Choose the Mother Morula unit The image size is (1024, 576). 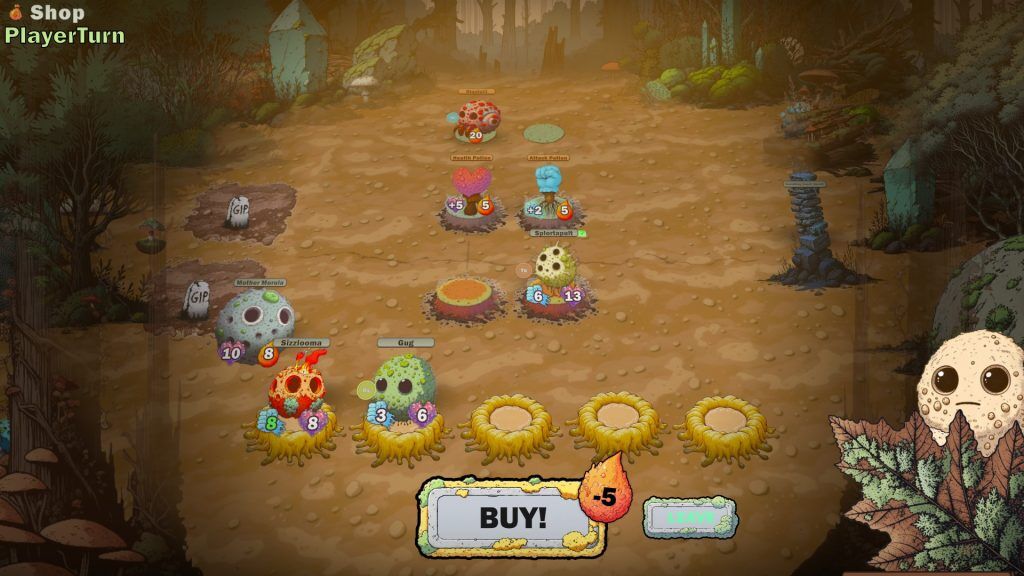254,320
